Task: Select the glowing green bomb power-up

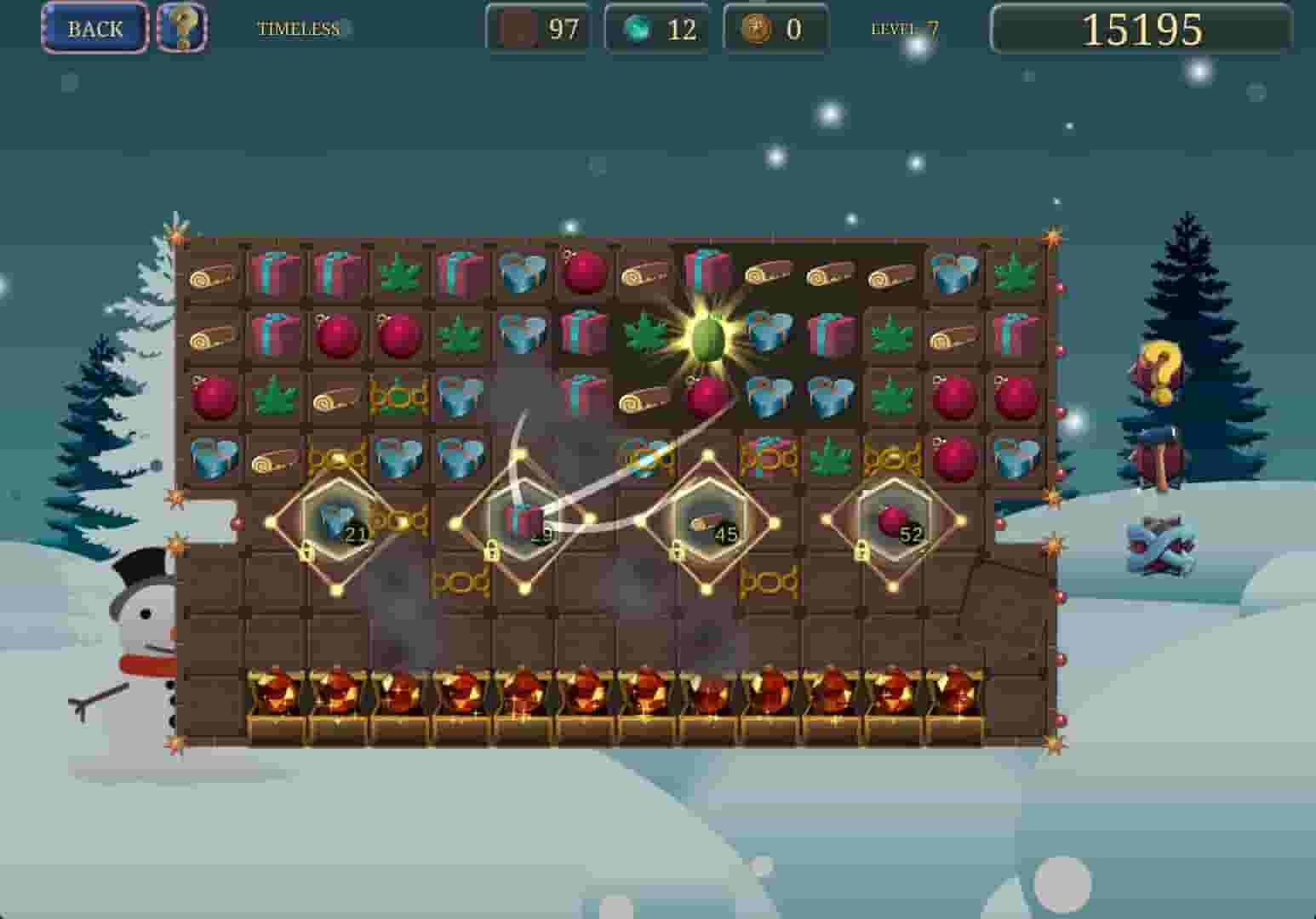Action: coord(707,339)
